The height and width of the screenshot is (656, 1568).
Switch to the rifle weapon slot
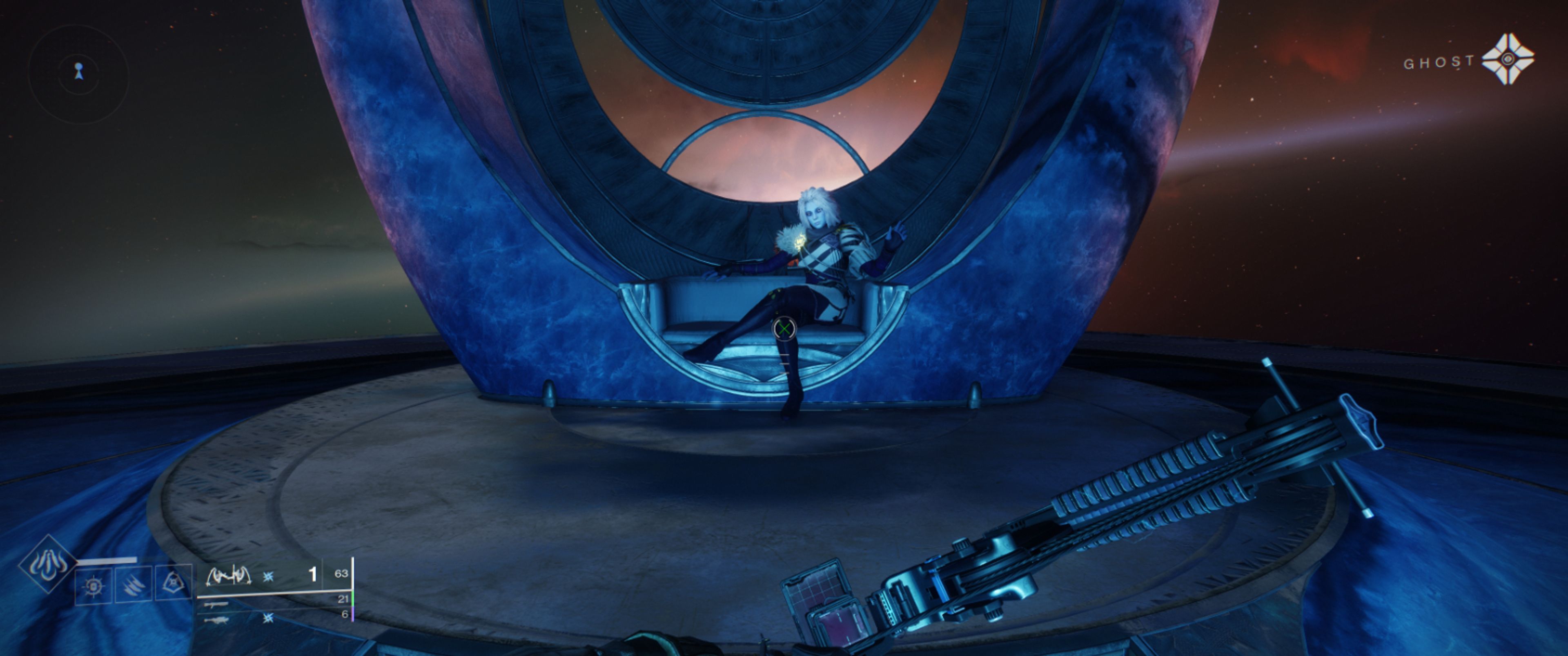click(x=216, y=605)
